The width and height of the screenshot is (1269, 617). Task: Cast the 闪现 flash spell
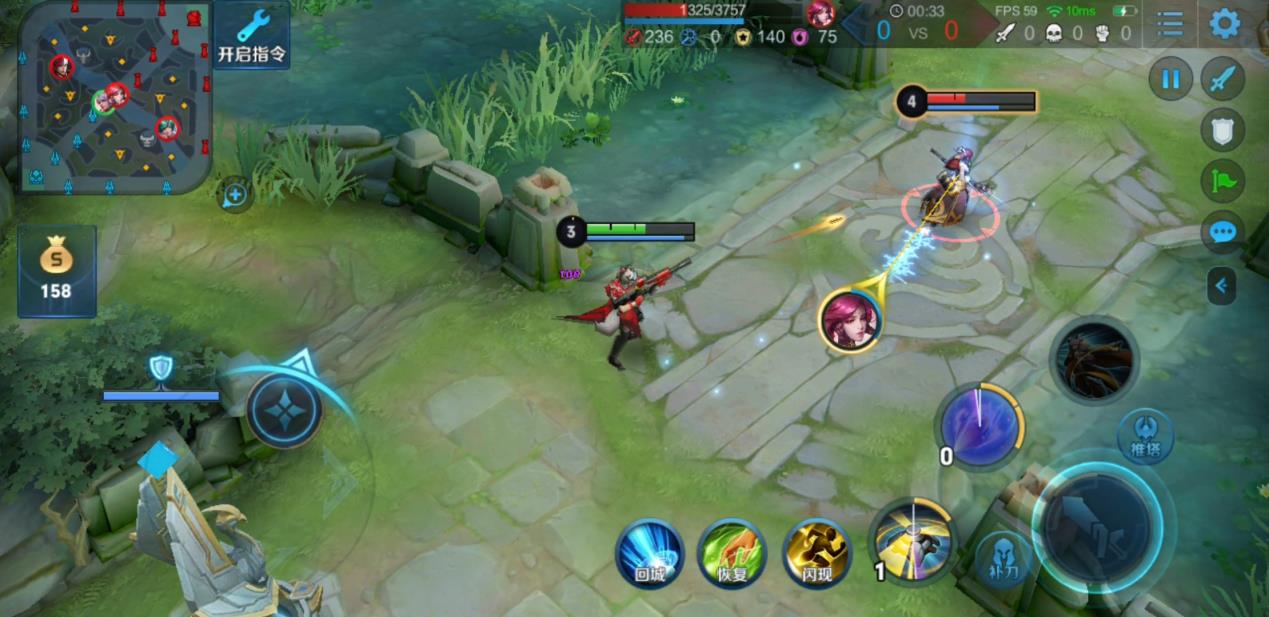(816, 553)
